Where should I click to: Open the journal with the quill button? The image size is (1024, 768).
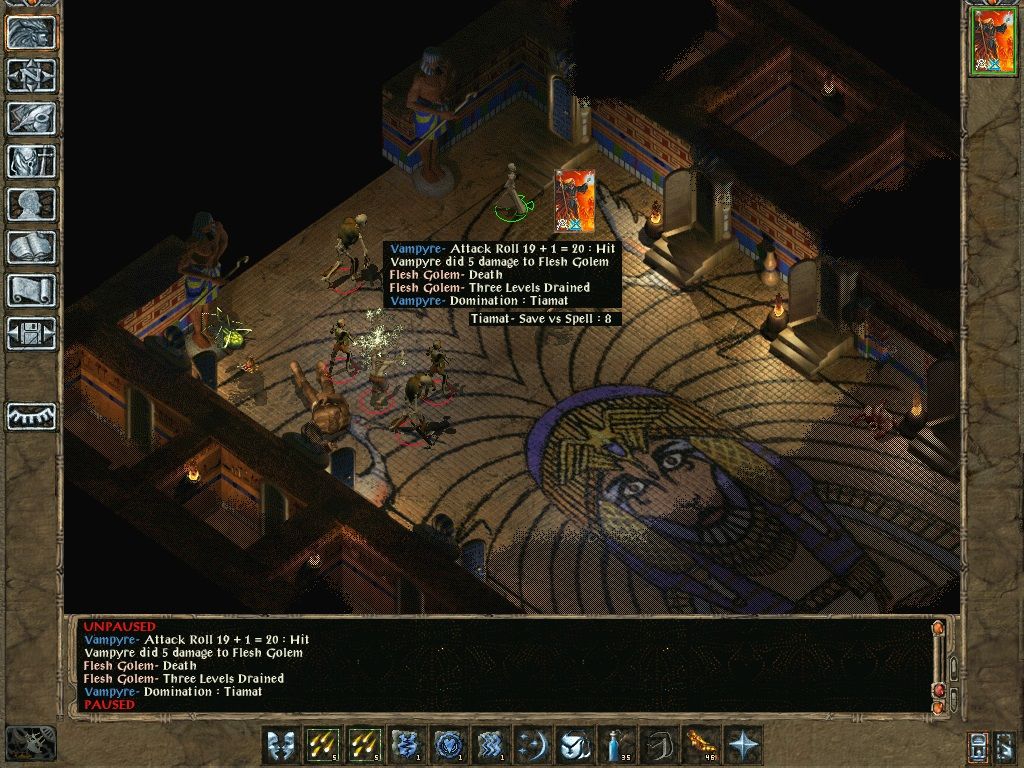(31, 118)
